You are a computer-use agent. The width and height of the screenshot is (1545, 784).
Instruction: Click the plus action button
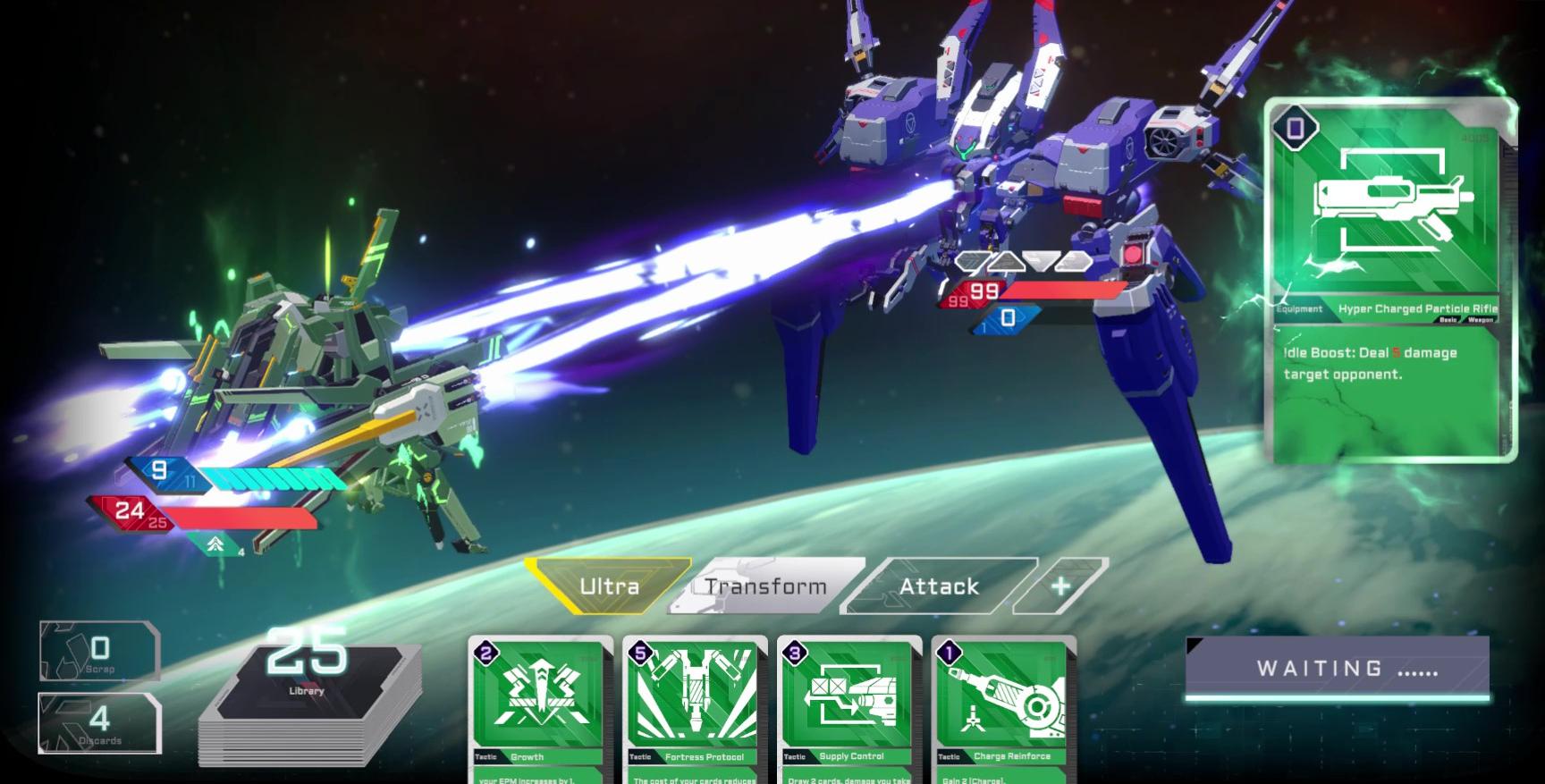pyautogui.click(x=1062, y=586)
